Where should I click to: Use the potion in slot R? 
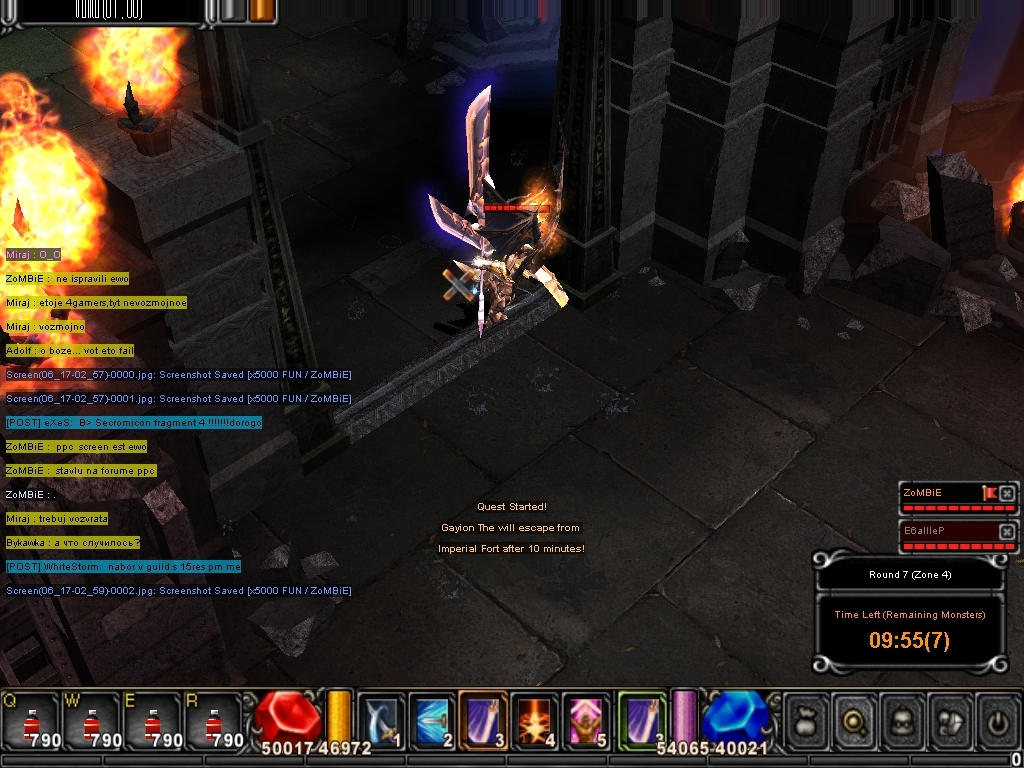click(x=214, y=722)
